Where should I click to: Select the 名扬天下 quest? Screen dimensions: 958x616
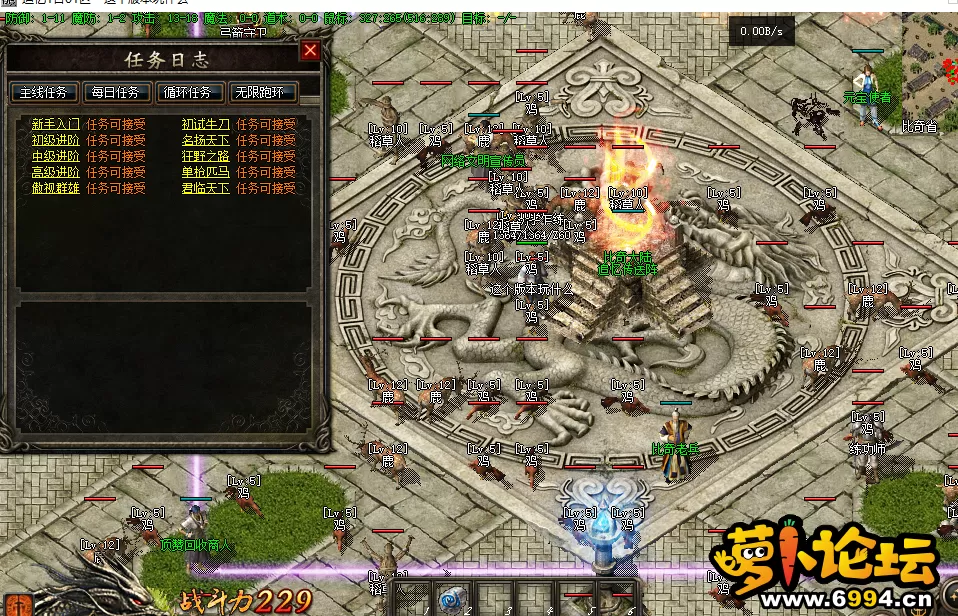point(205,141)
